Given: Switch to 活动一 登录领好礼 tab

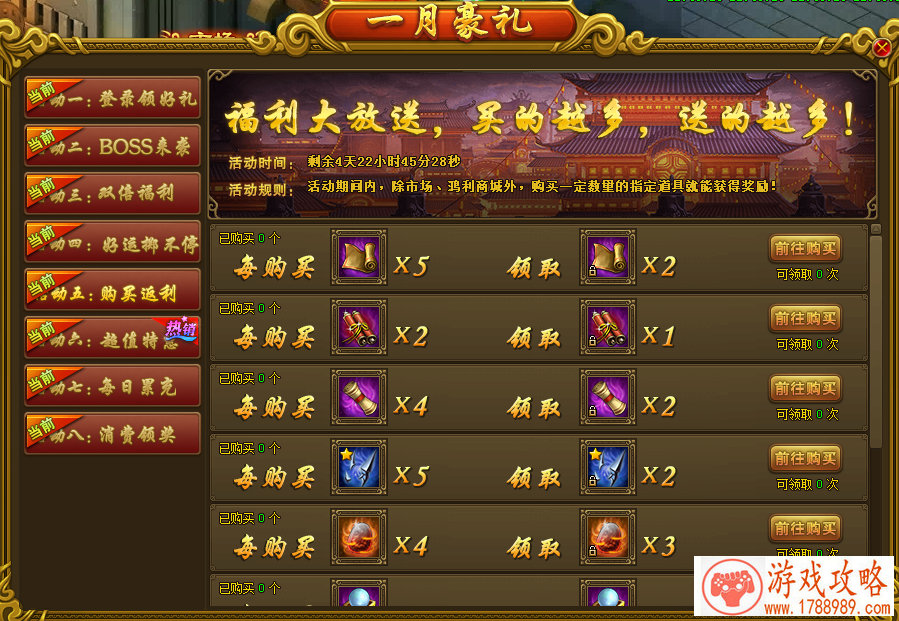Looking at the screenshot, I should click(112, 99).
